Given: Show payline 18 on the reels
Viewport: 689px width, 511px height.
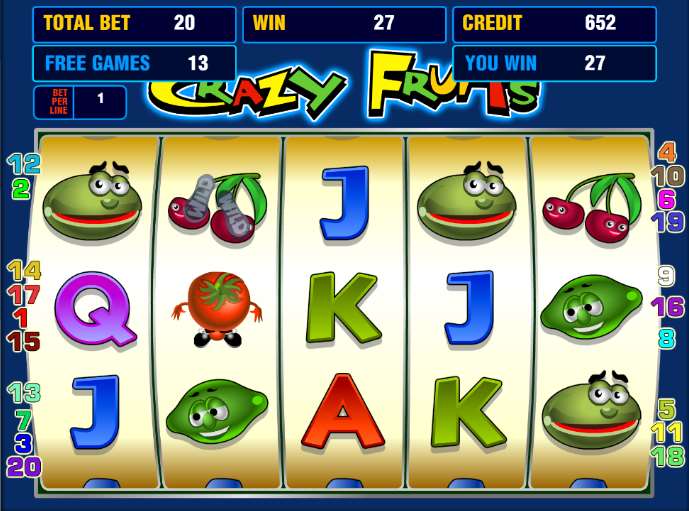Looking at the screenshot, I should point(667,456).
